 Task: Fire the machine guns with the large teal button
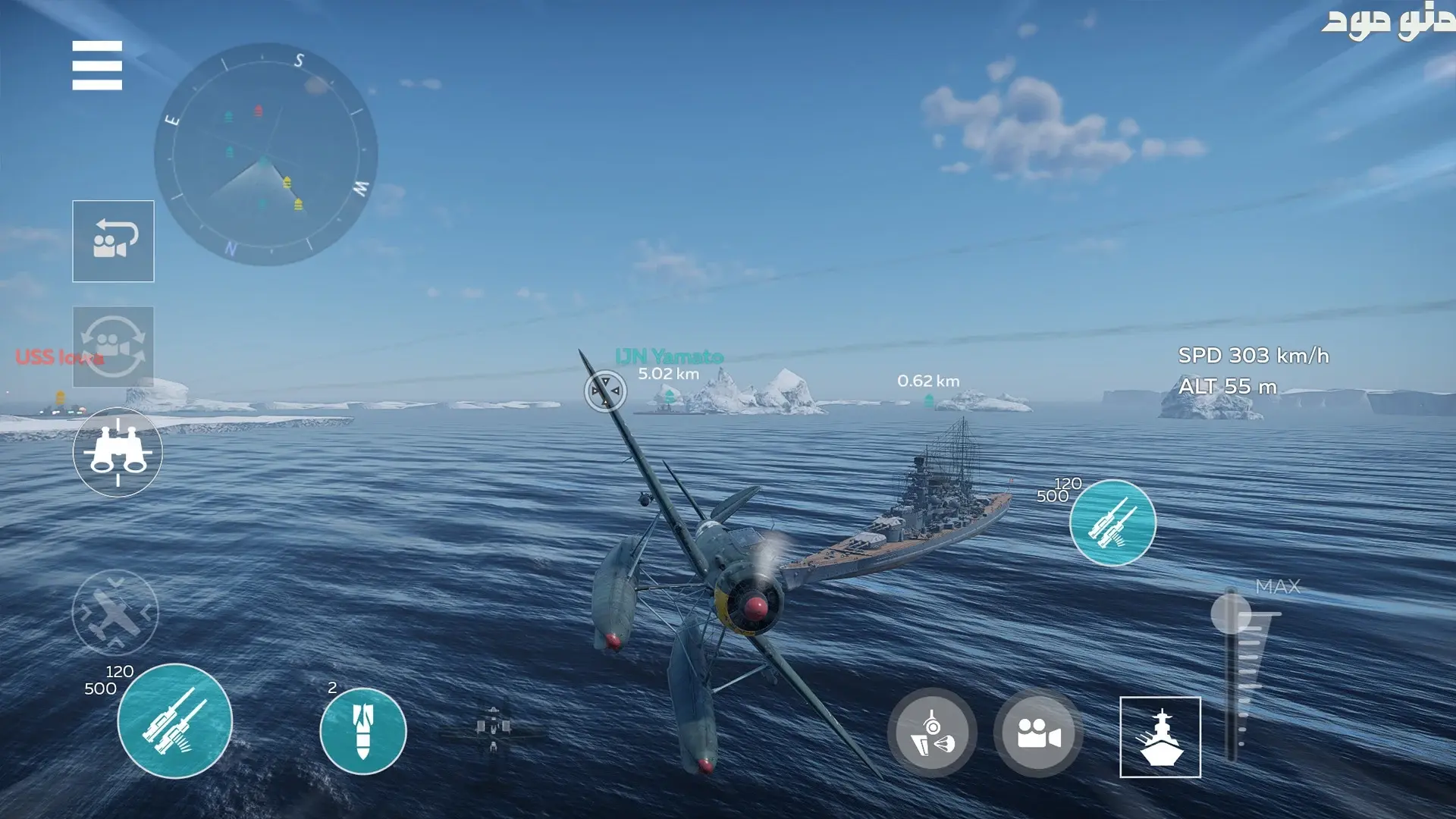click(x=175, y=721)
